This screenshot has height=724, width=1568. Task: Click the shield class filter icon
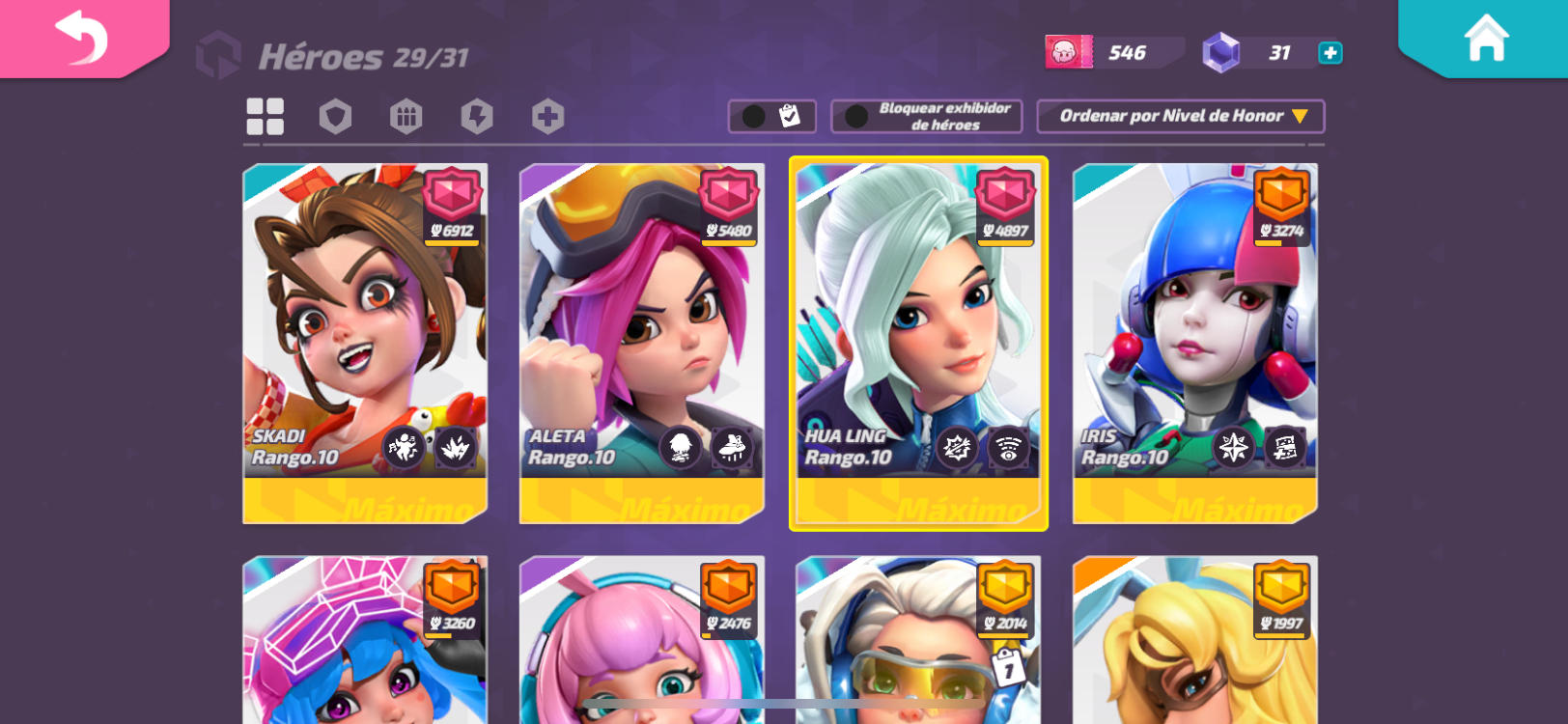tap(334, 116)
